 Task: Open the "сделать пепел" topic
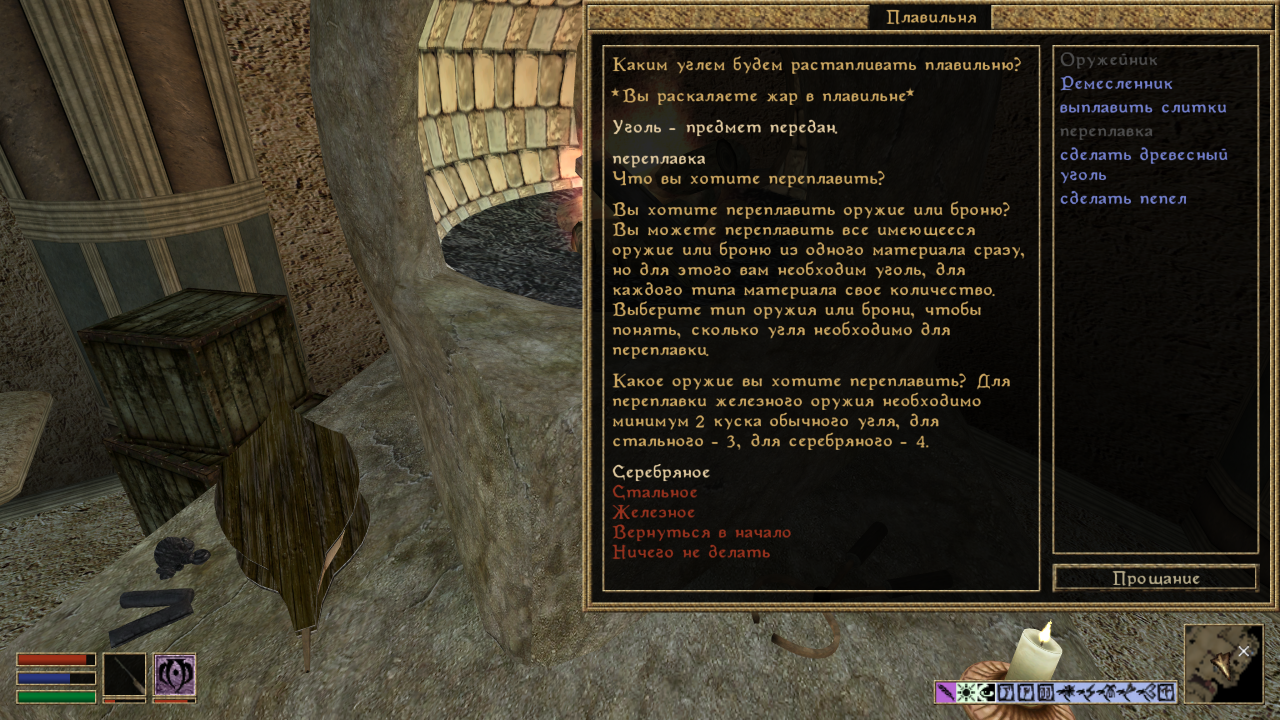[x=1123, y=199]
